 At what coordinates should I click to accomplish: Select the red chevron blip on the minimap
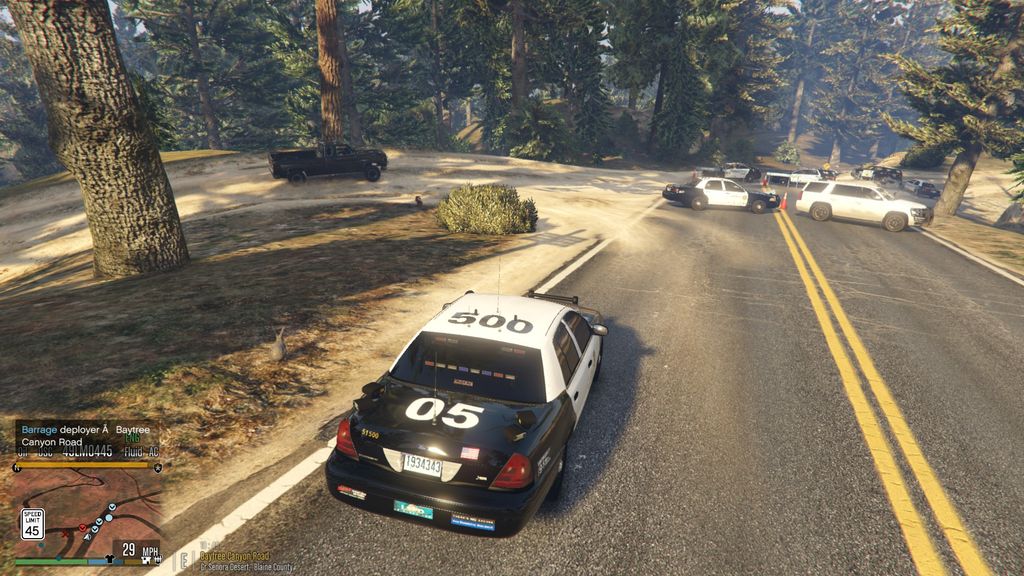coord(82,527)
